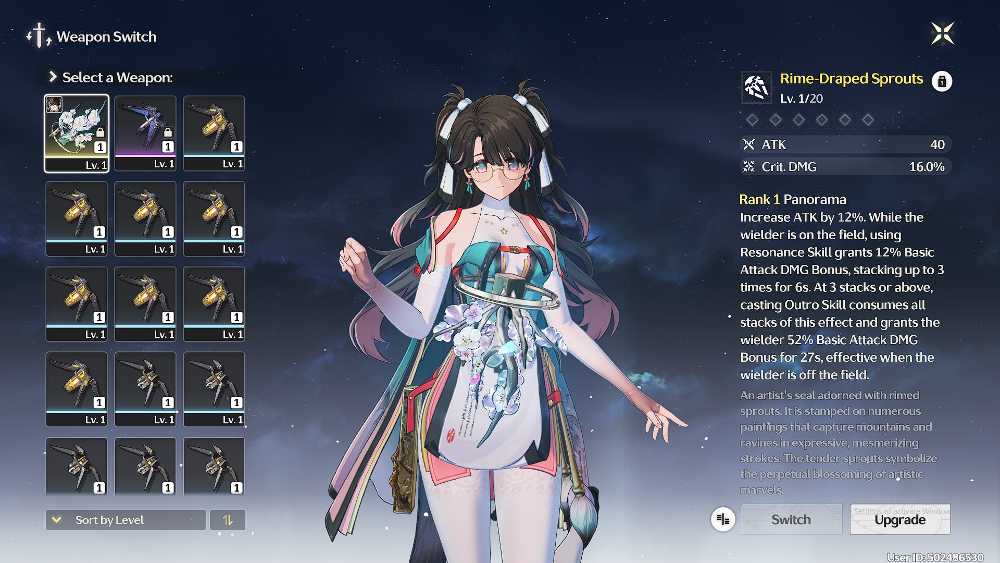The height and width of the screenshot is (563, 1000).
Task: Reverse the weapon sort order
Action: coord(227,520)
